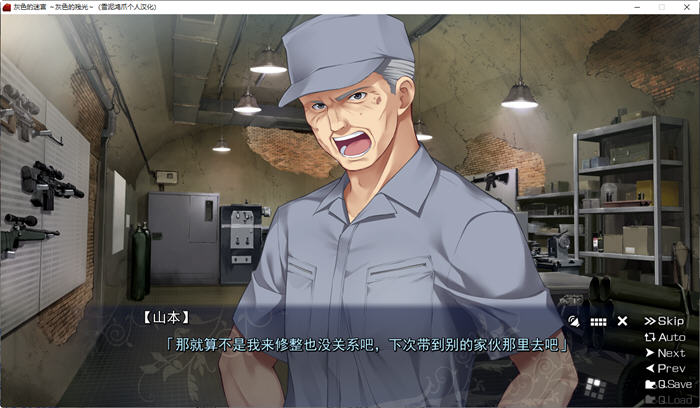
Task: Quick load with Q.Load
Action: [x=667, y=400]
